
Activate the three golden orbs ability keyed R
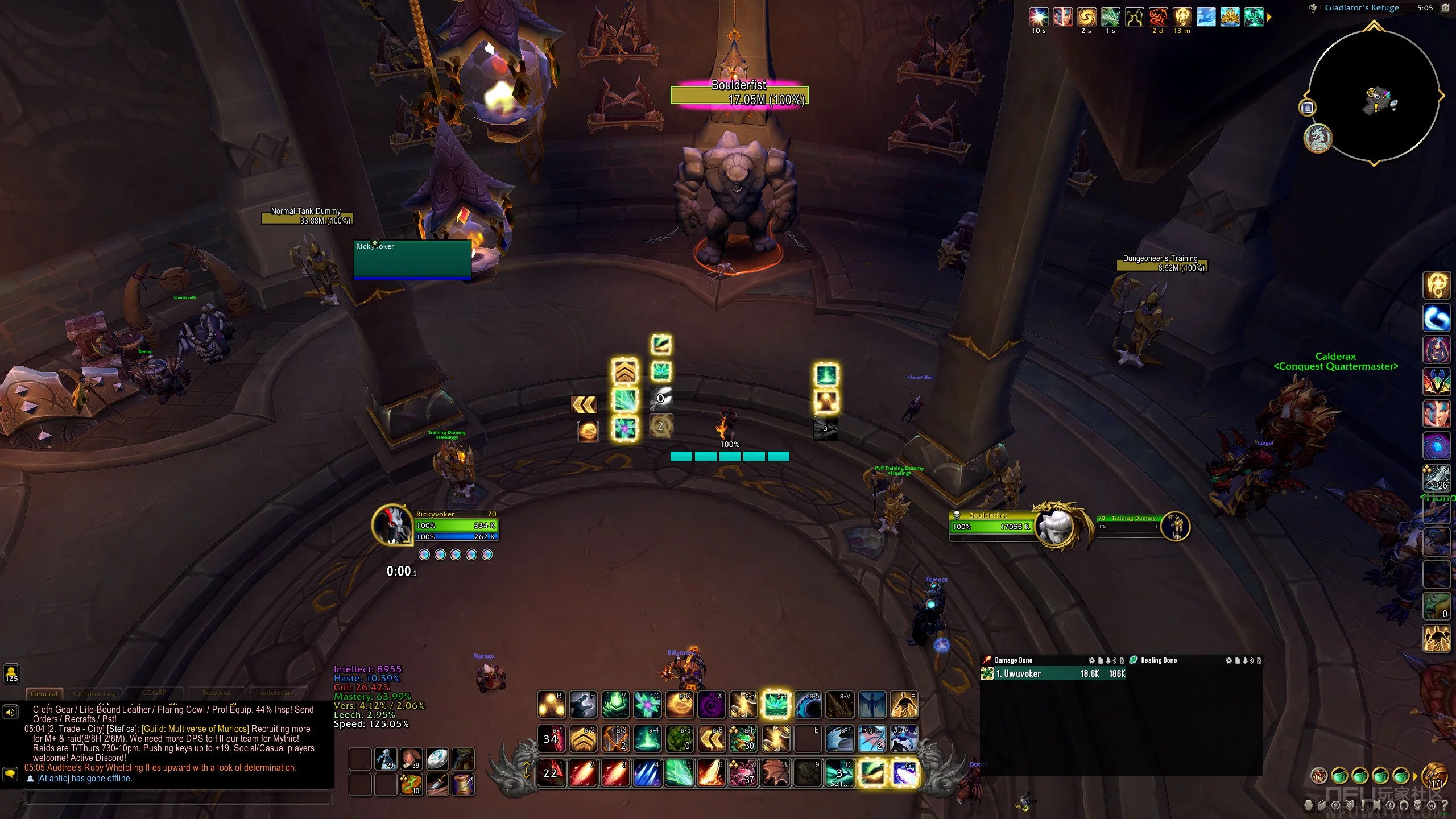551,705
